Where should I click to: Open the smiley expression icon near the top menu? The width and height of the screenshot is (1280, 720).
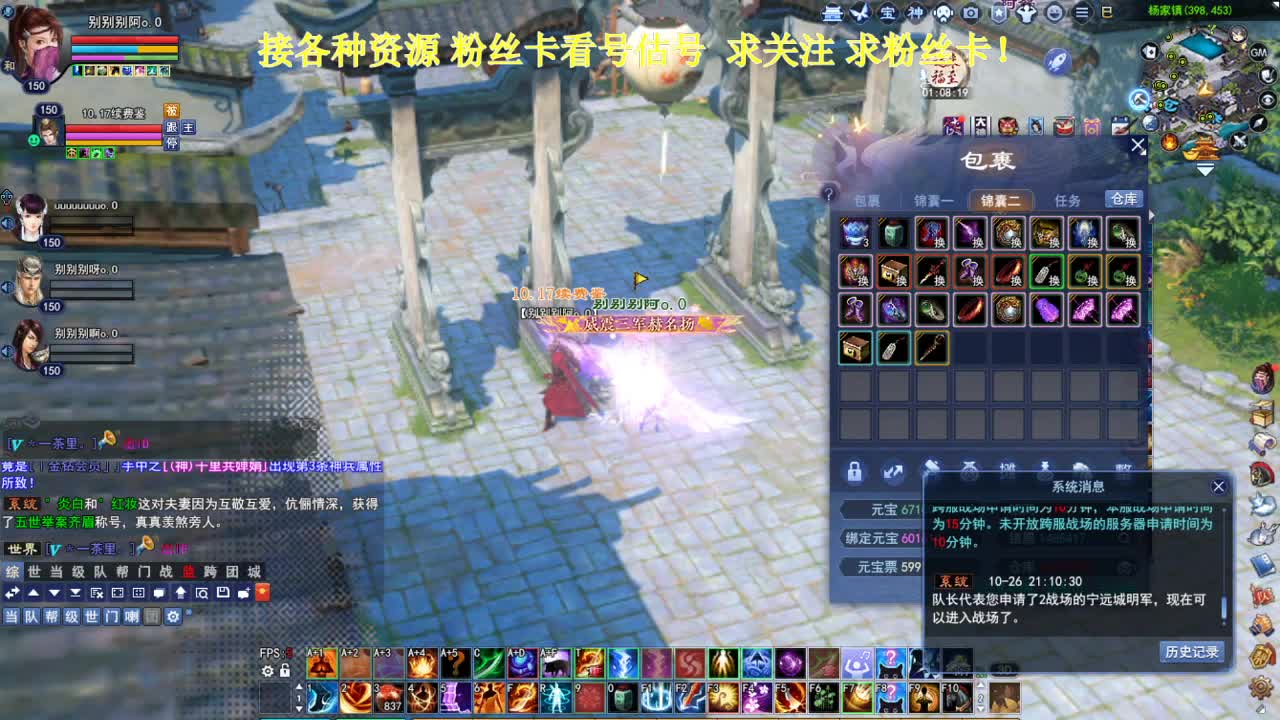tap(1054, 13)
